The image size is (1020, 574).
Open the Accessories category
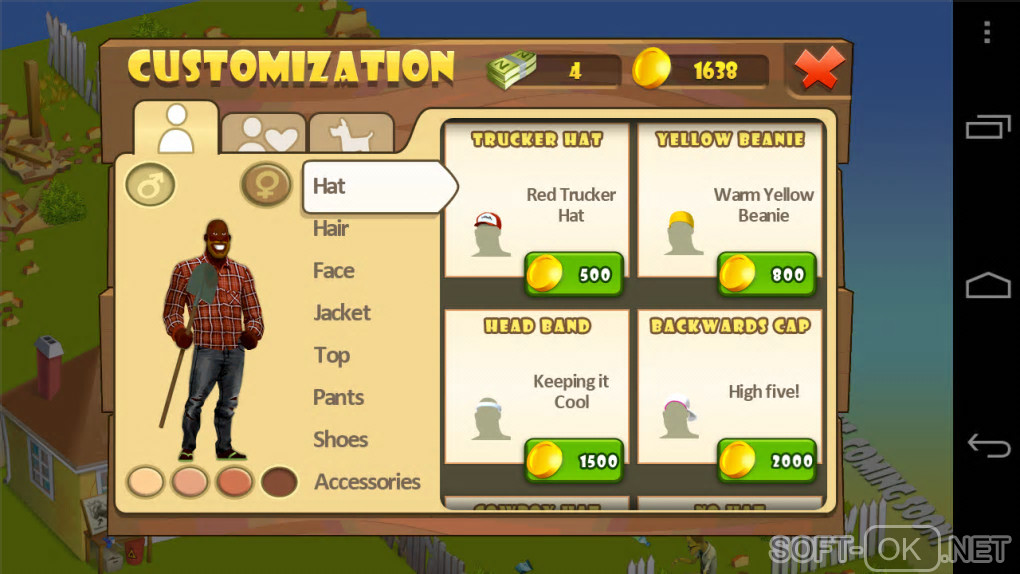367,482
